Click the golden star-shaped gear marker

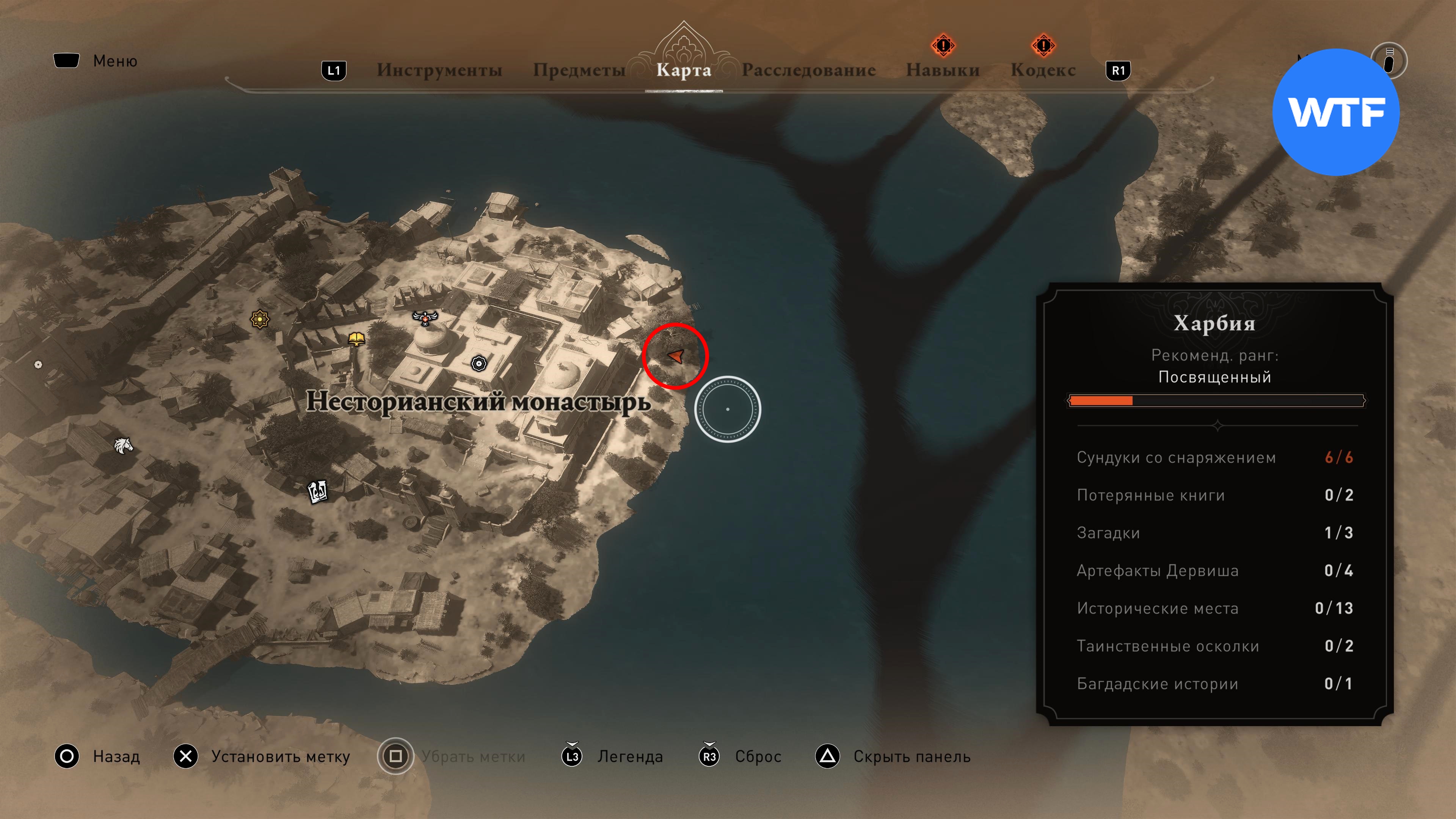(259, 319)
